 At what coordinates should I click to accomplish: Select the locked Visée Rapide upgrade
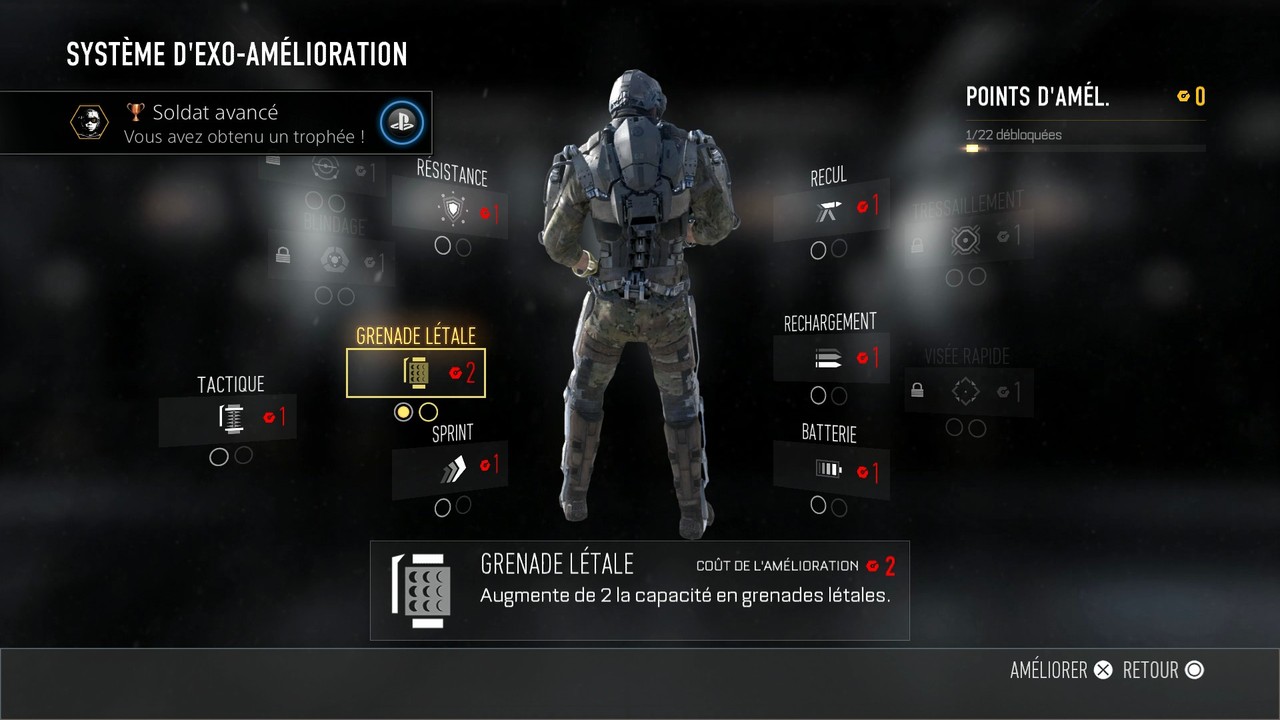967,392
